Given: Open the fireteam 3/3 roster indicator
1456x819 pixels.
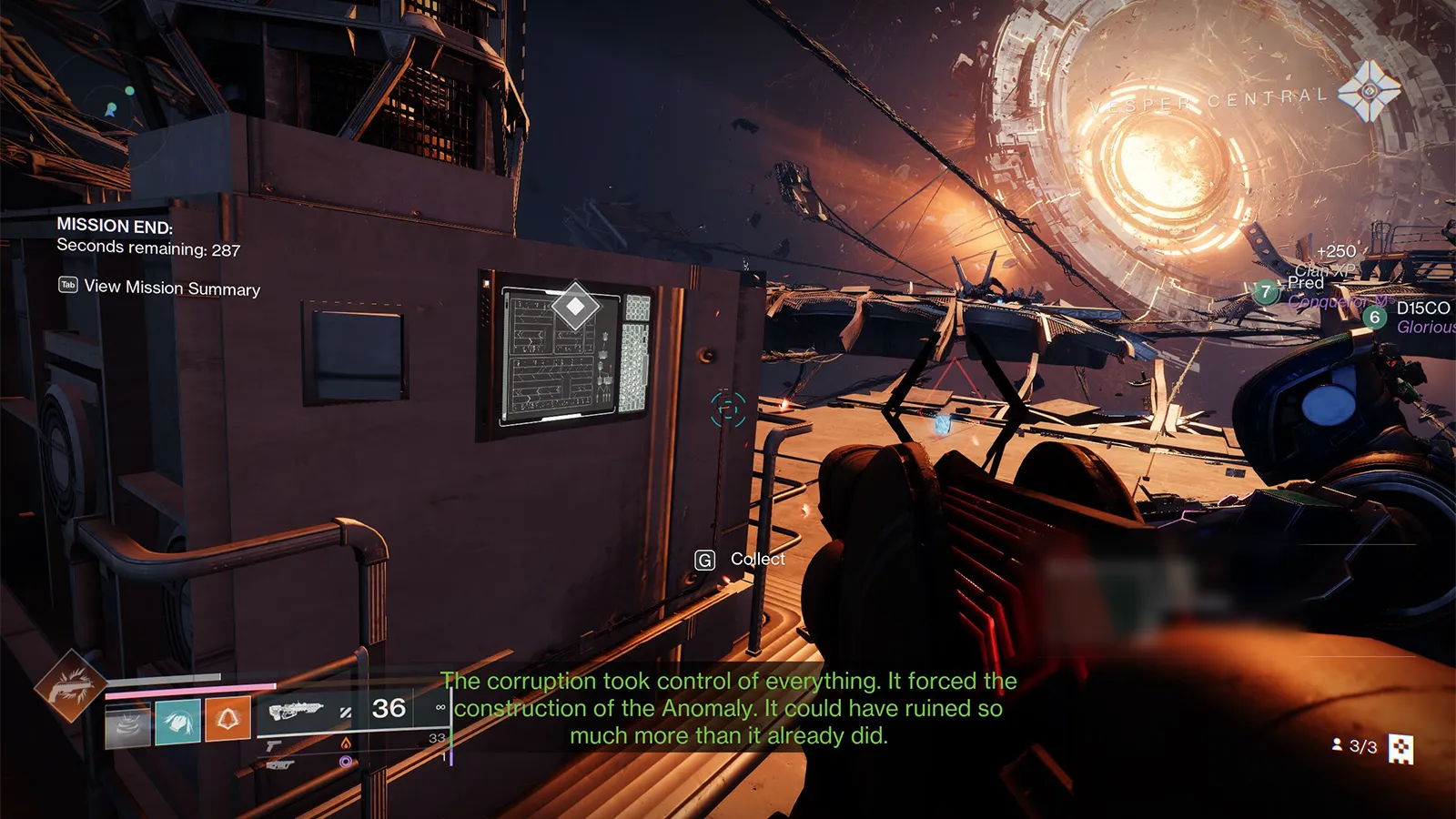Looking at the screenshot, I should coord(1355,746).
